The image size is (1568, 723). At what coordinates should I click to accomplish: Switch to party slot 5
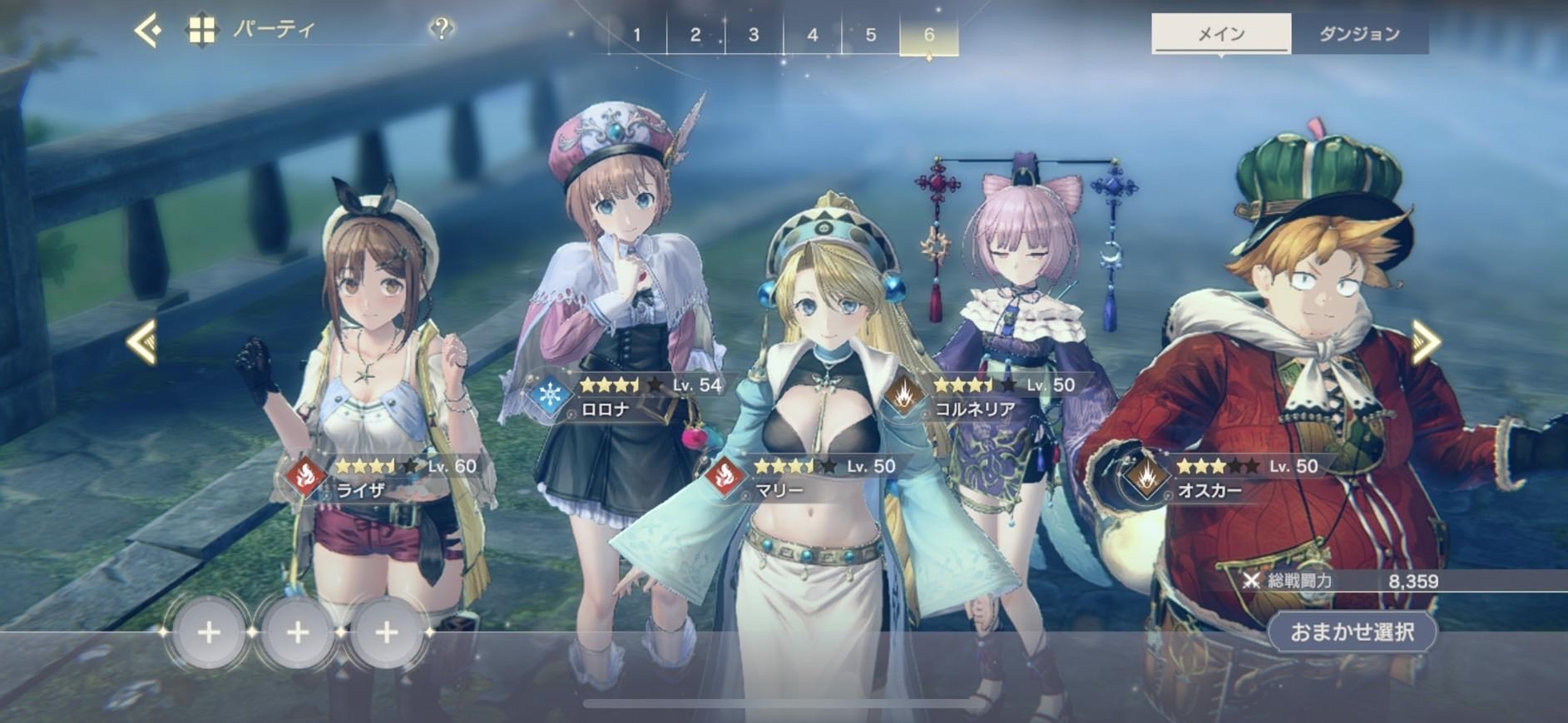click(x=870, y=35)
